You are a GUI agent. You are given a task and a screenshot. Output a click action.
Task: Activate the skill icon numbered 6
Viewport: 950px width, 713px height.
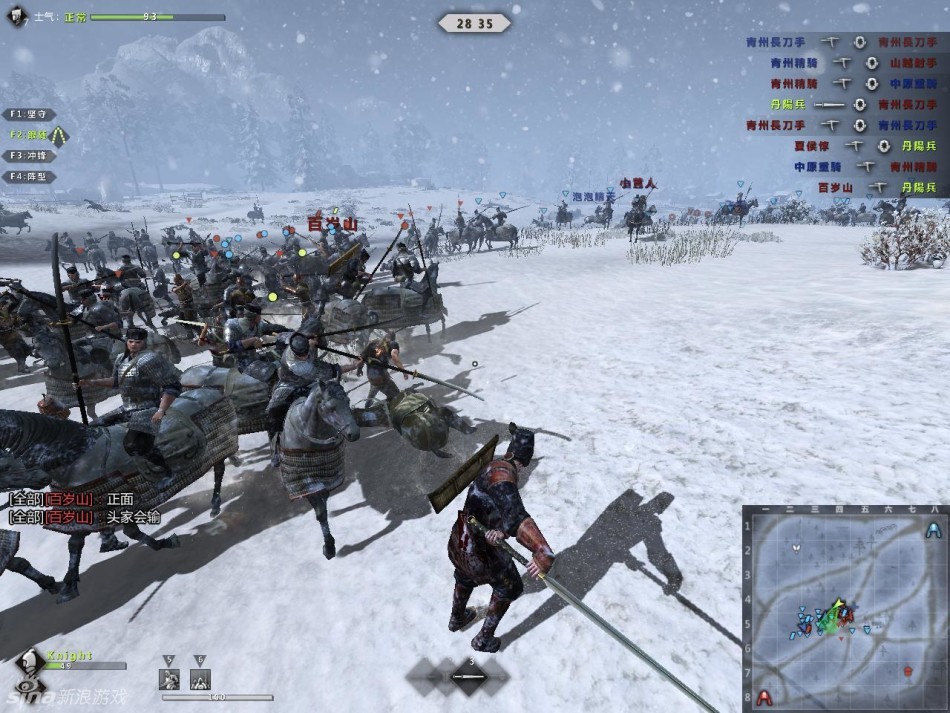[x=200, y=679]
